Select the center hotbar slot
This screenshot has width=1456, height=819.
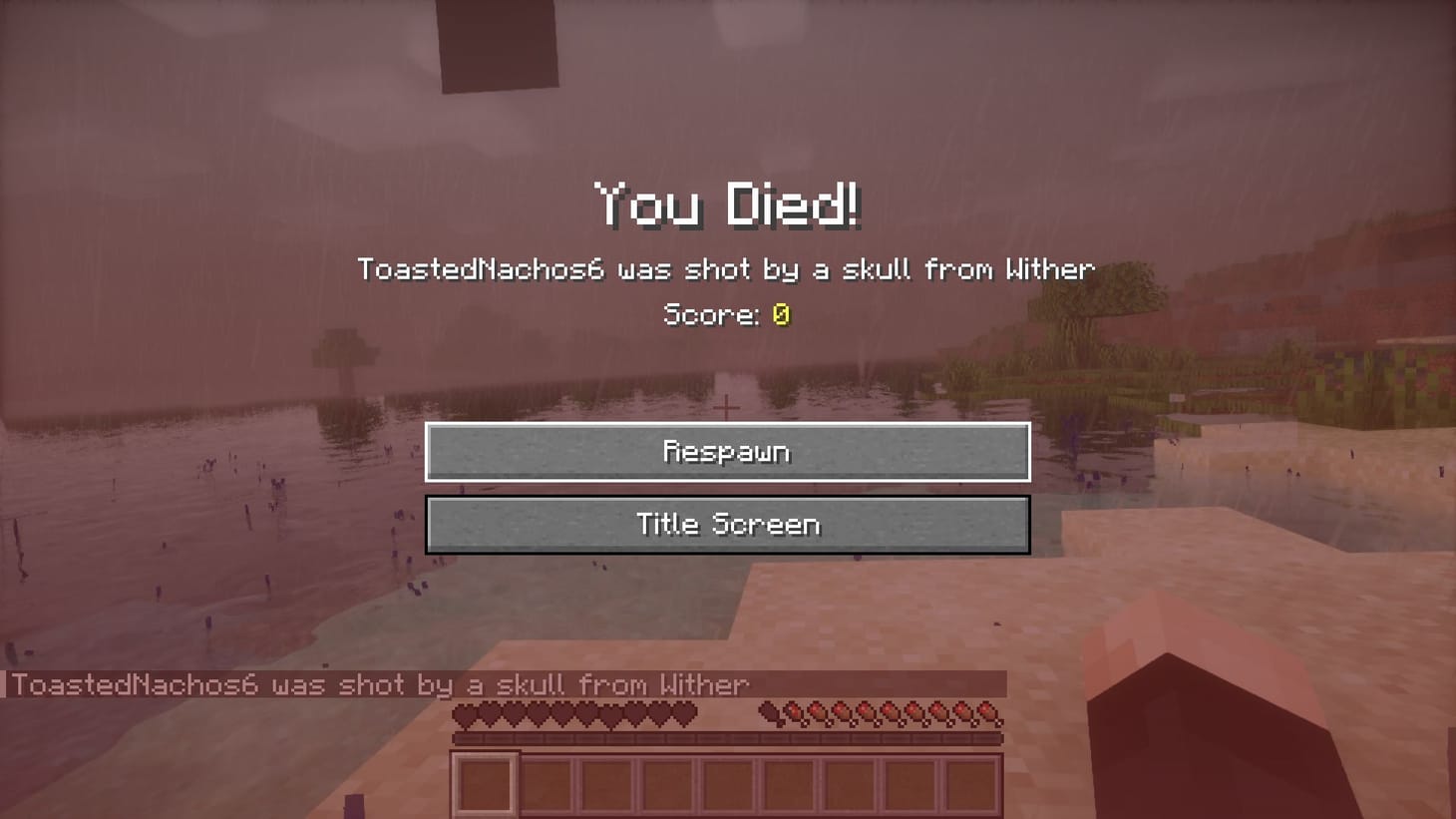[x=730, y=784]
